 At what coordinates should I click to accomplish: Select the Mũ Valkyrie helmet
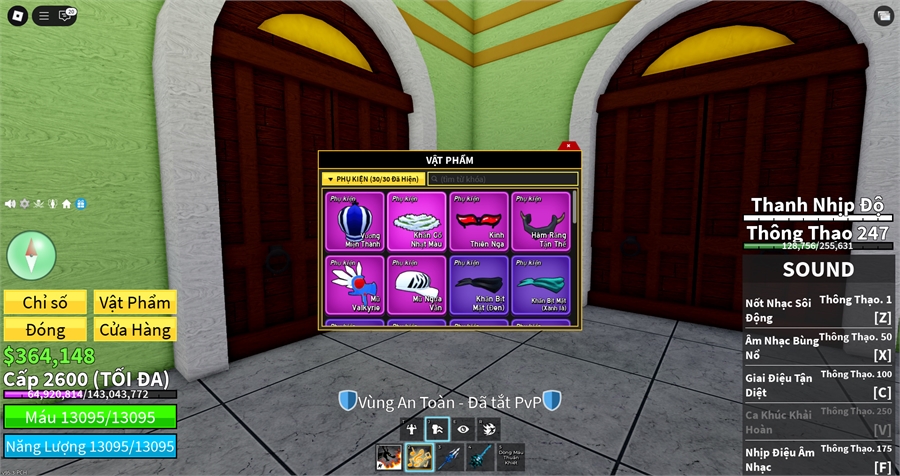[355, 285]
